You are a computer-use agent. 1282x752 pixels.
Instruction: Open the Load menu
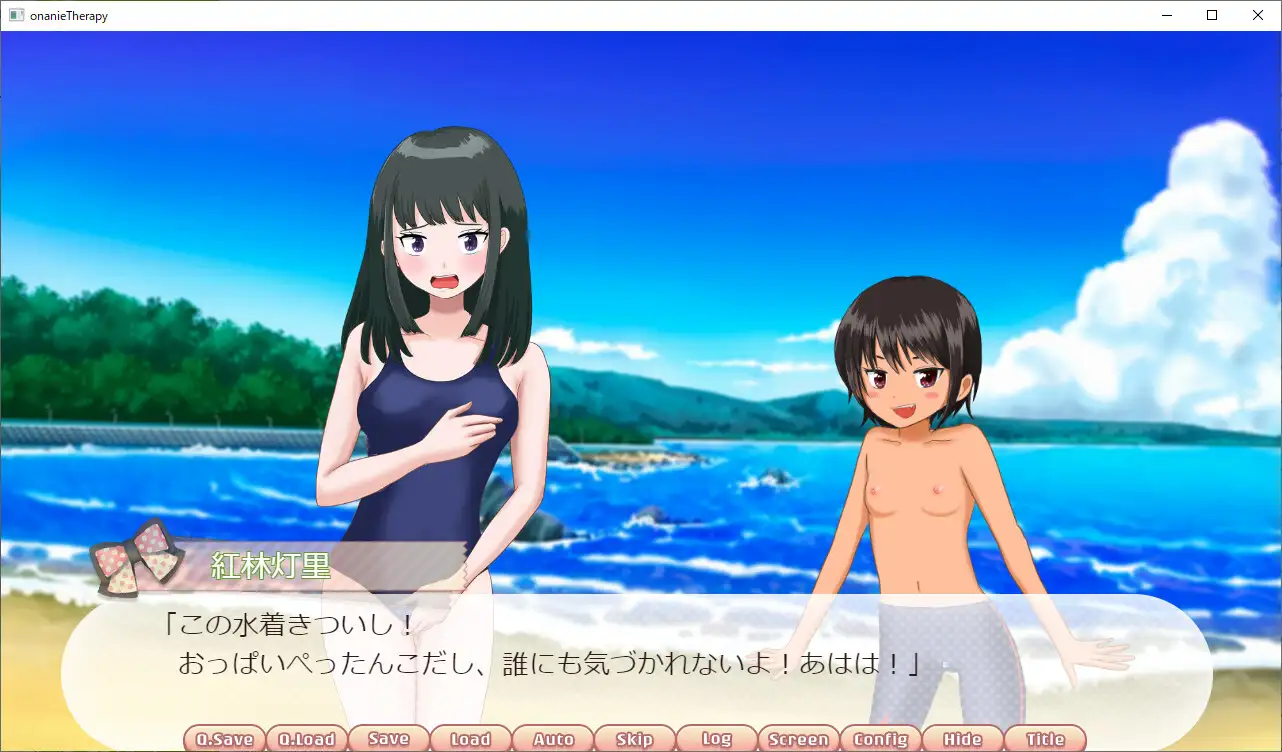[x=470, y=739]
